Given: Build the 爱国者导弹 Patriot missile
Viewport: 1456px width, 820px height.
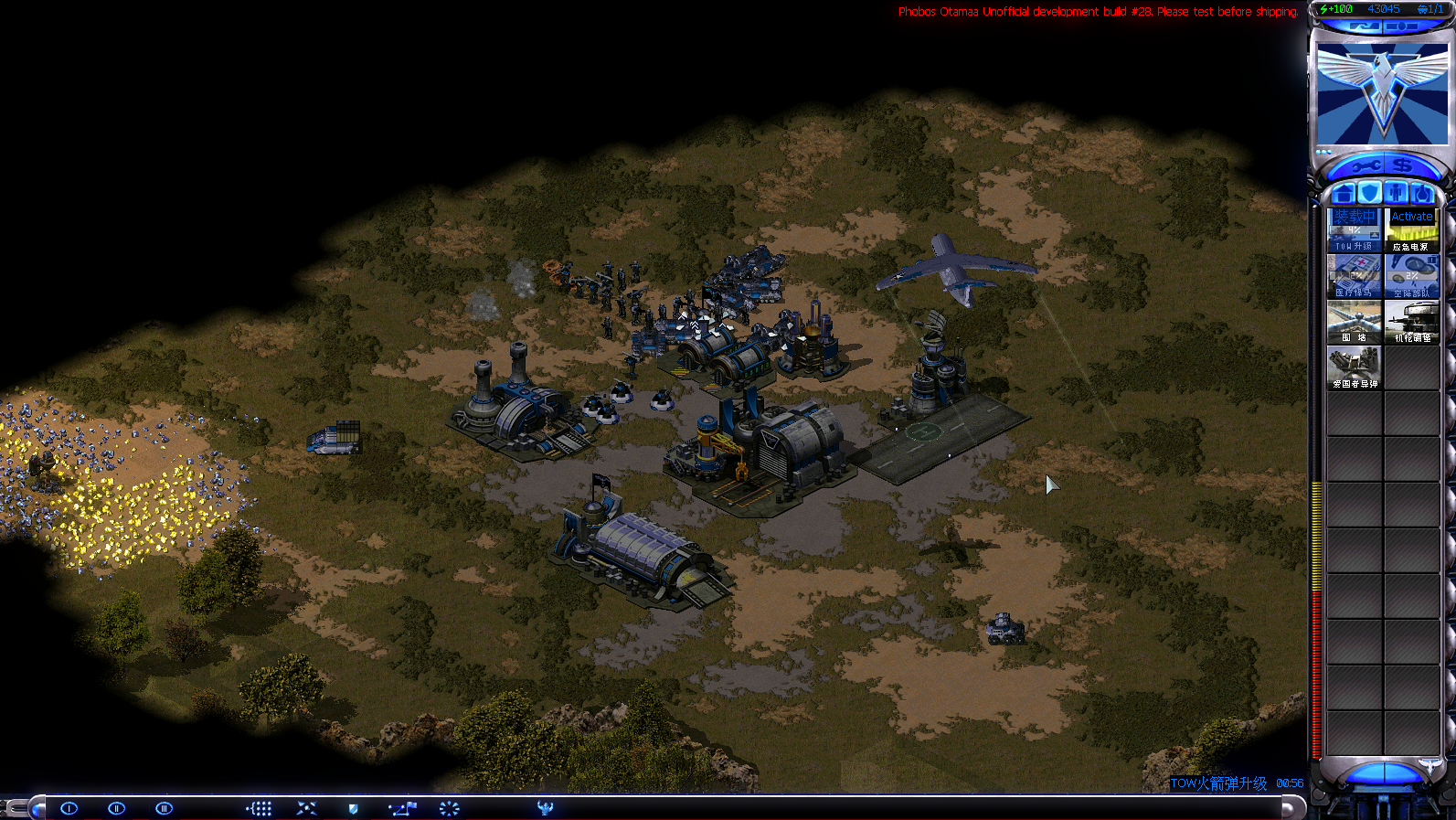Looking at the screenshot, I should click(1354, 367).
